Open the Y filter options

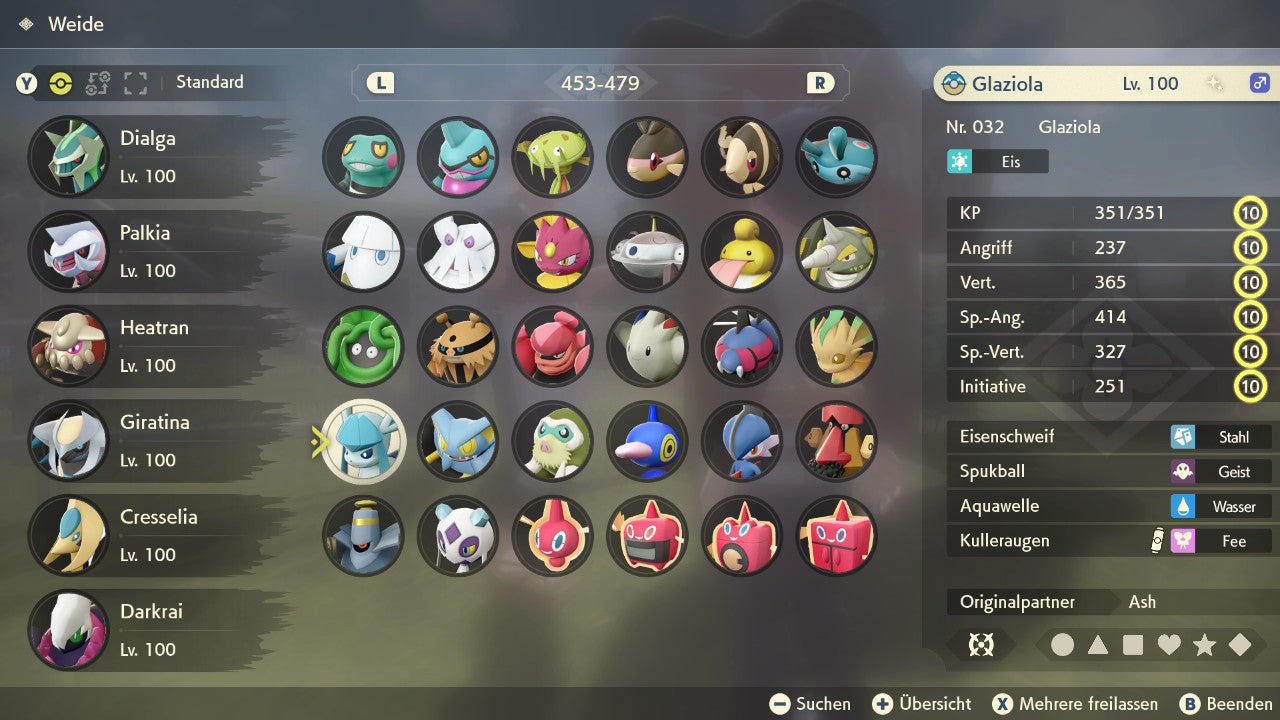pos(27,83)
